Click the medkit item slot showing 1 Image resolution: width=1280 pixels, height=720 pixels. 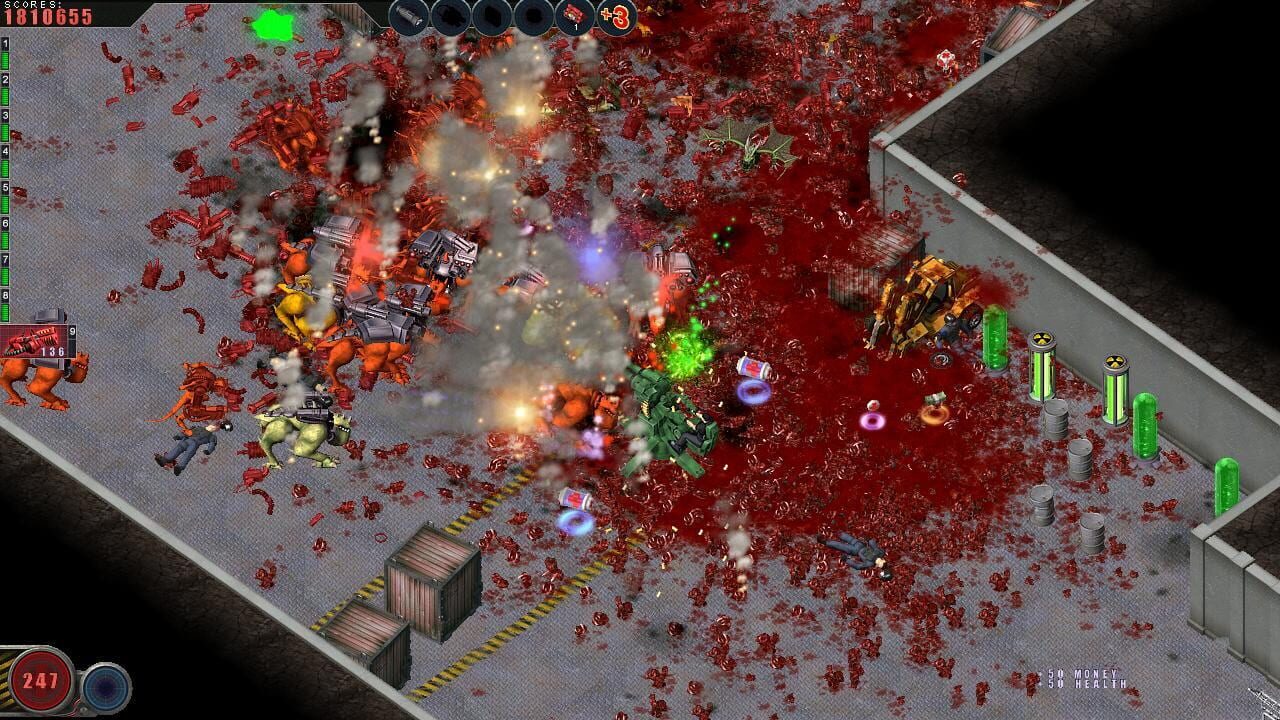(572, 14)
